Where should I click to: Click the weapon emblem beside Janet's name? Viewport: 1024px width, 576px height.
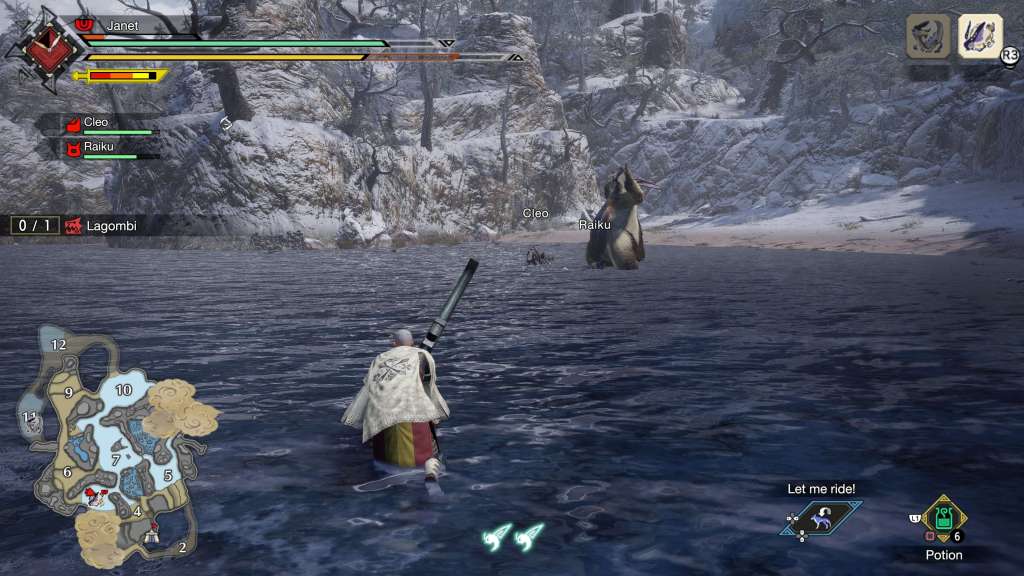[x=44, y=48]
